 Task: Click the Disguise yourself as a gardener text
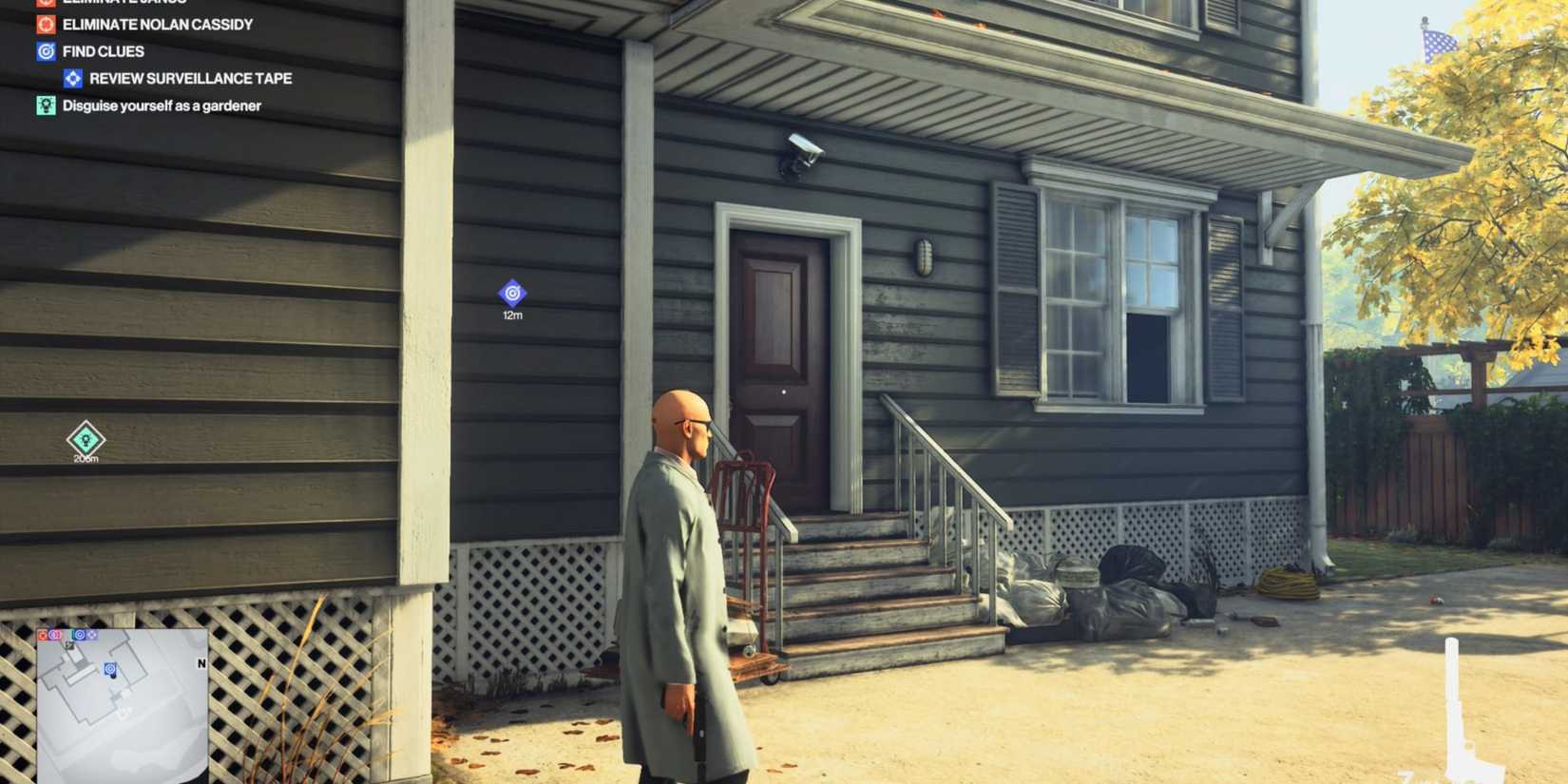click(161, 105)
